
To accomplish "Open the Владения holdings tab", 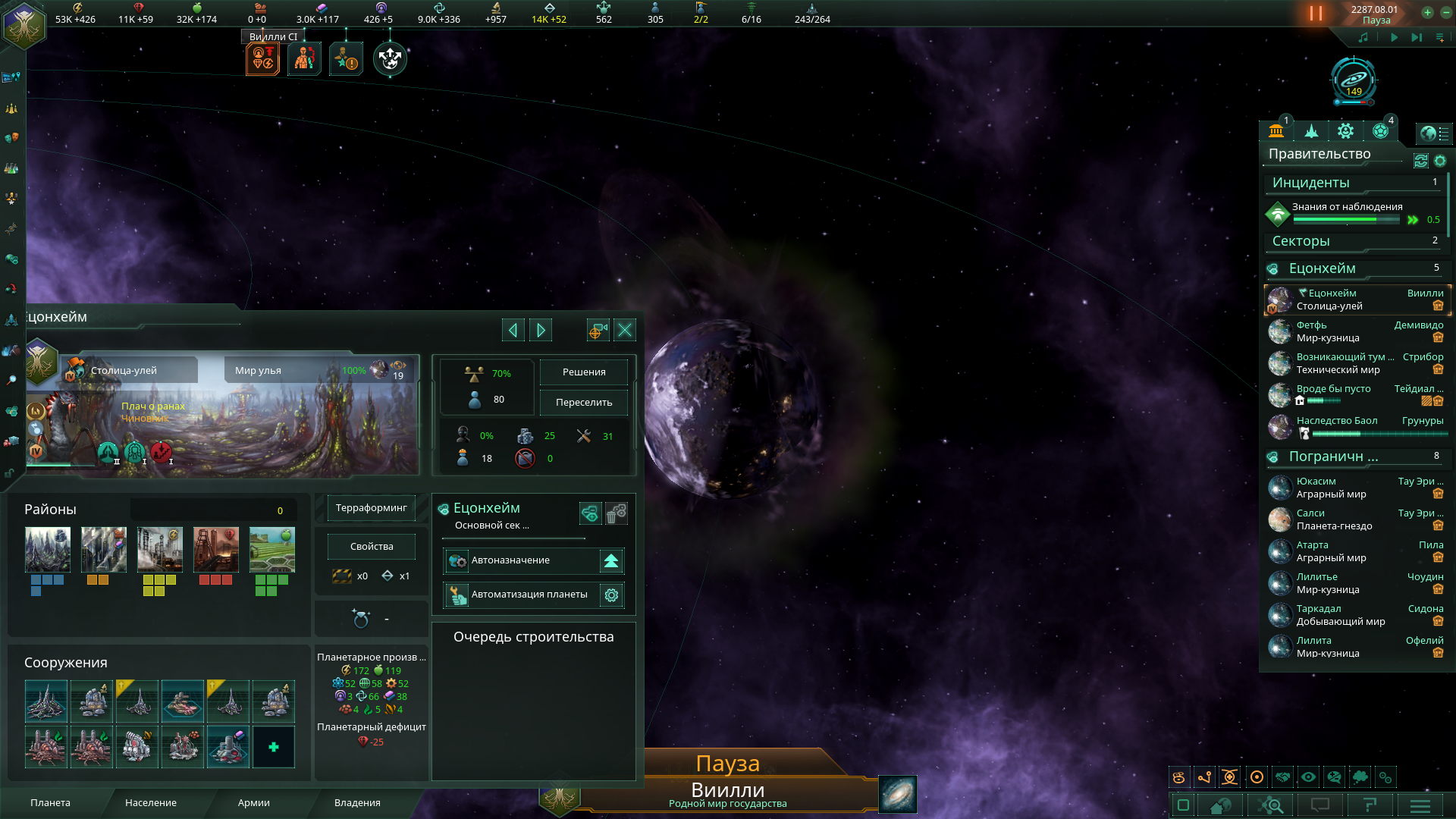I will tap(357, 802).
